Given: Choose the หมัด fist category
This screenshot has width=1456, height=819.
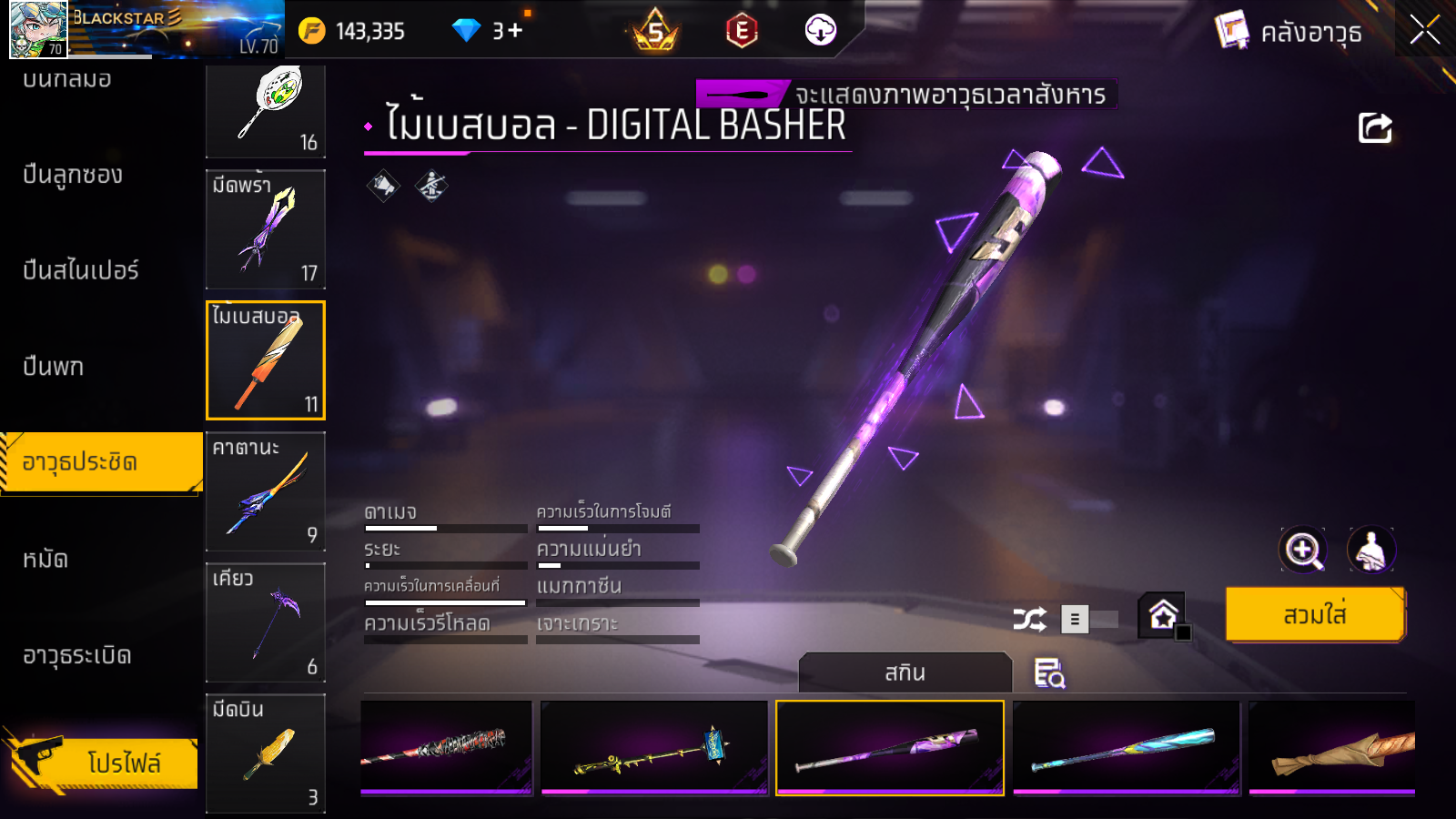Looking at the screenshot, I should click(45, 559).
